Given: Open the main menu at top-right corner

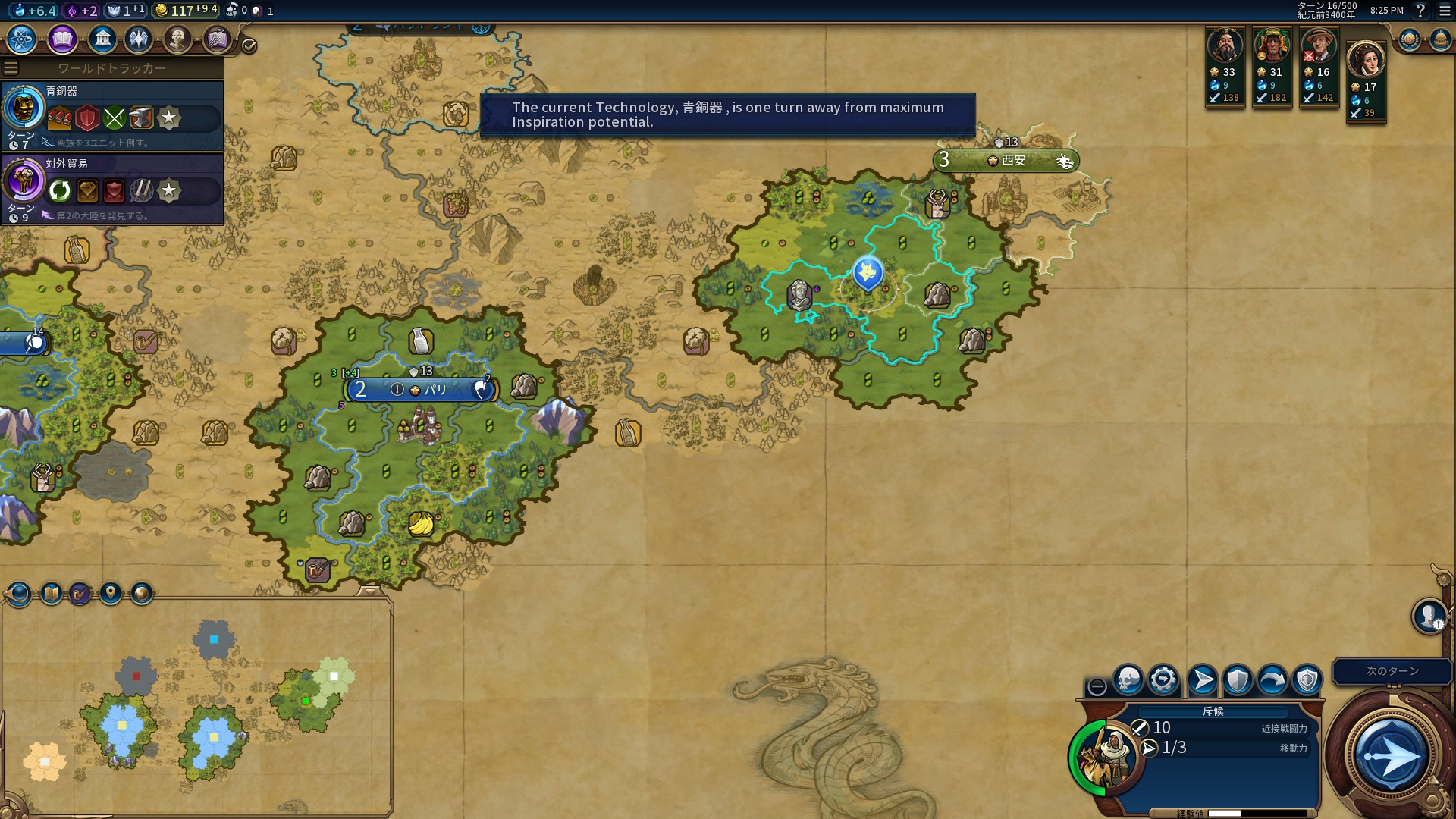Looking at the screenshot, I should pos(1445,11).
